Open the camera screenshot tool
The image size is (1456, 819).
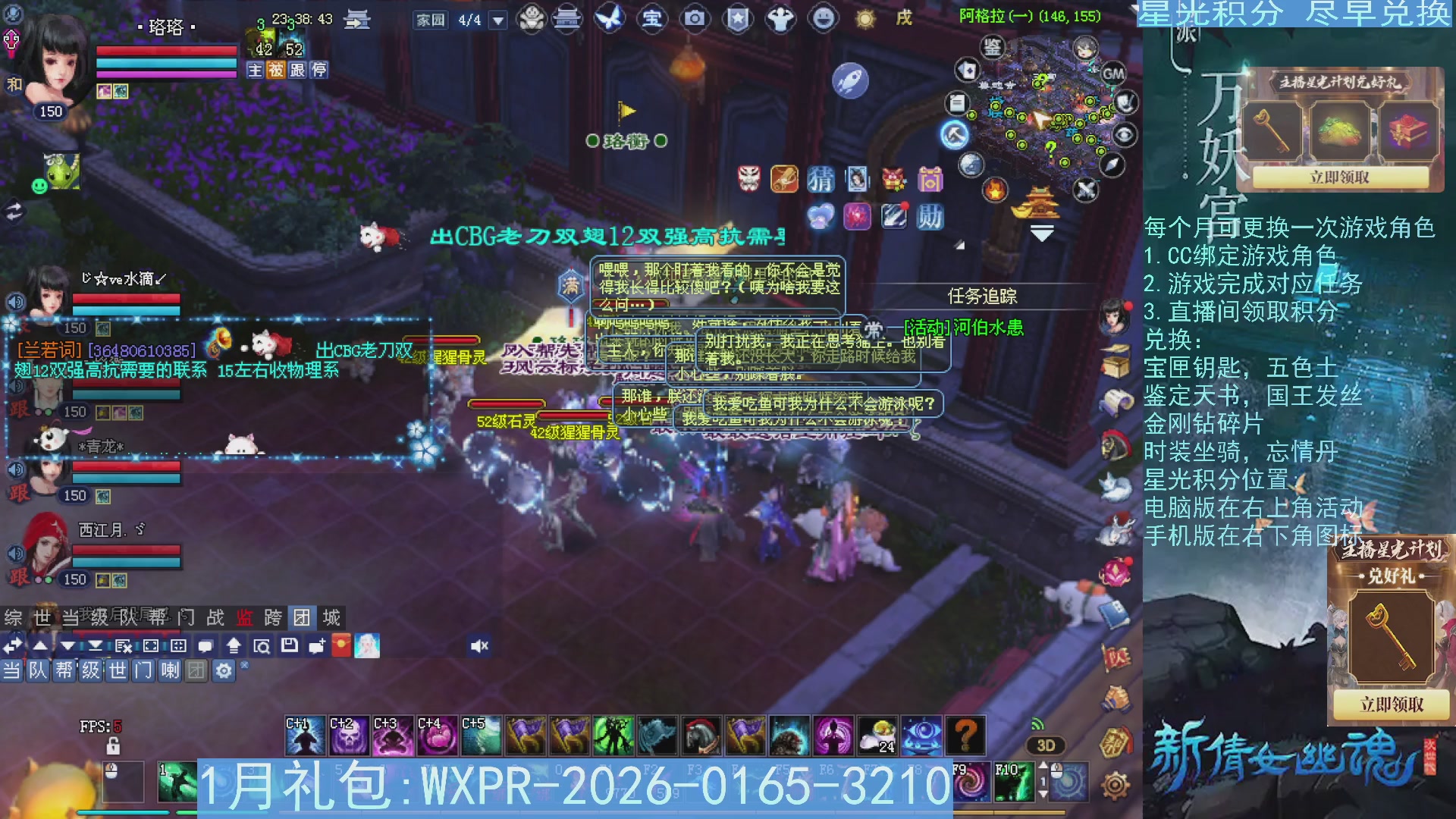click(x=694, y=19)
